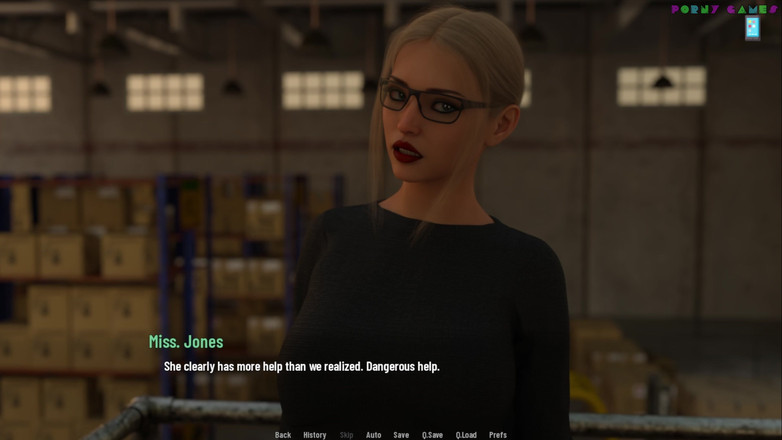The image size is (782, 440).
Task: Quick load with Q.Load
Action: coord(466,435)
